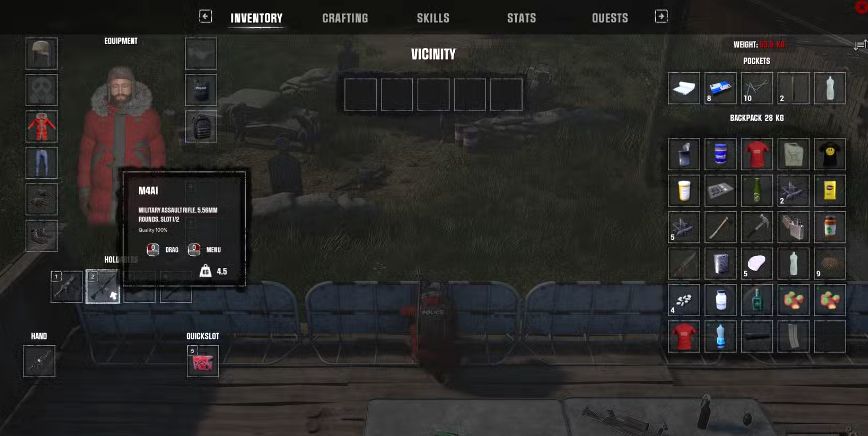The width and height of the screenshot is (868, 436).
Task: Select the weapon in holster slot 1
Action: [67, 287]
